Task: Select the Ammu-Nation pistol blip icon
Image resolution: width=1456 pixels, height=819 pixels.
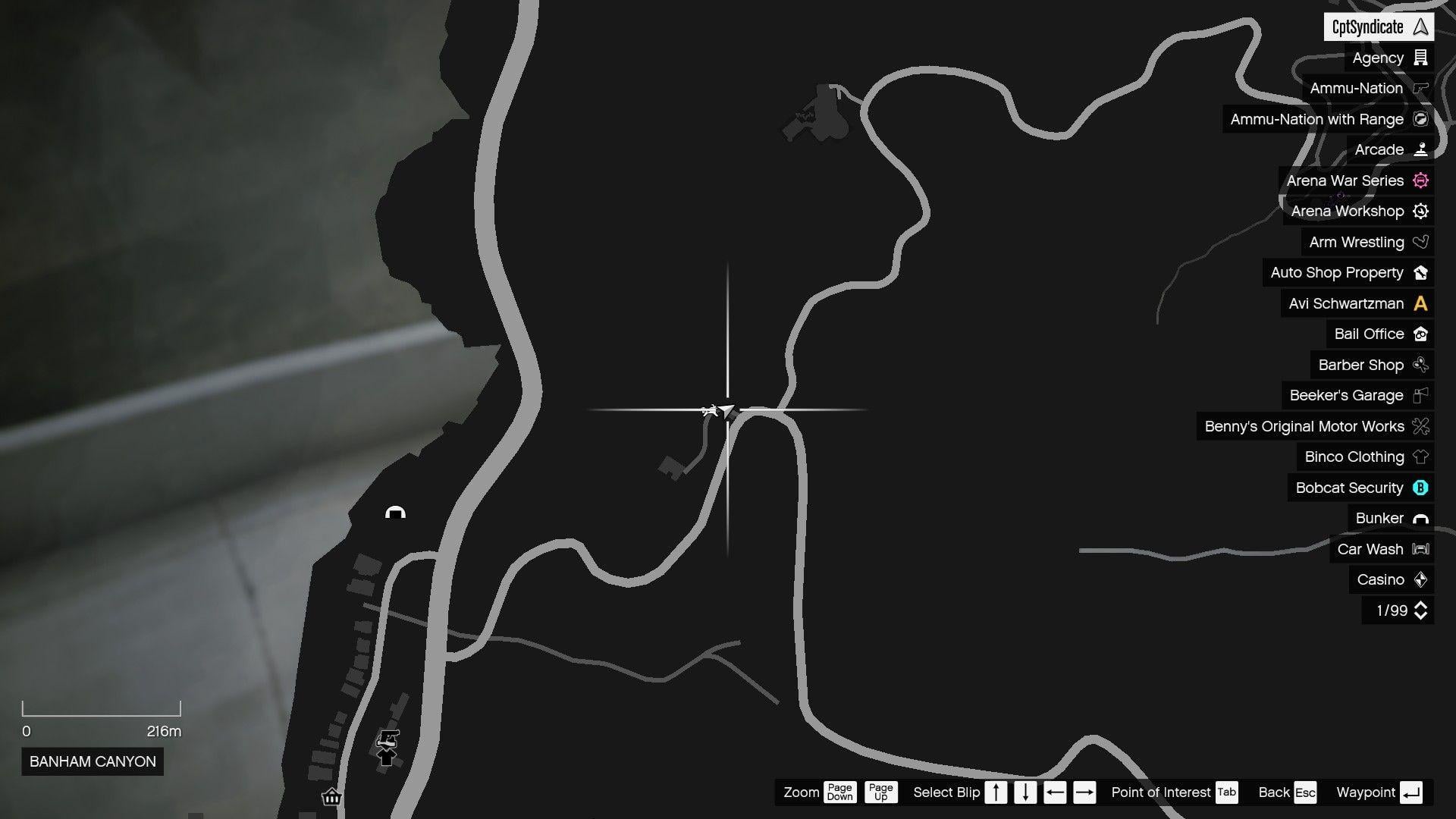Action: (x=1420, y=89)
